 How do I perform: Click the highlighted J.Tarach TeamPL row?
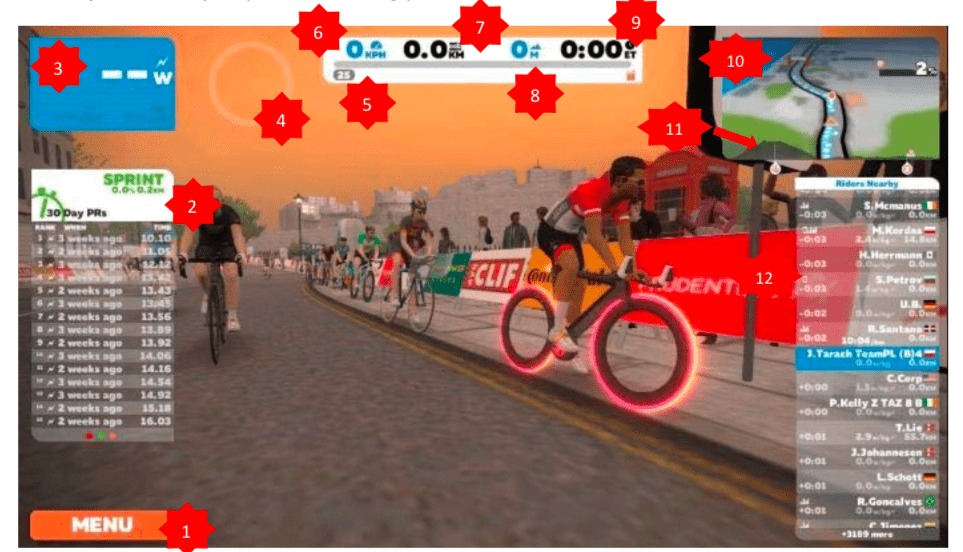click(x=867, y=357)
